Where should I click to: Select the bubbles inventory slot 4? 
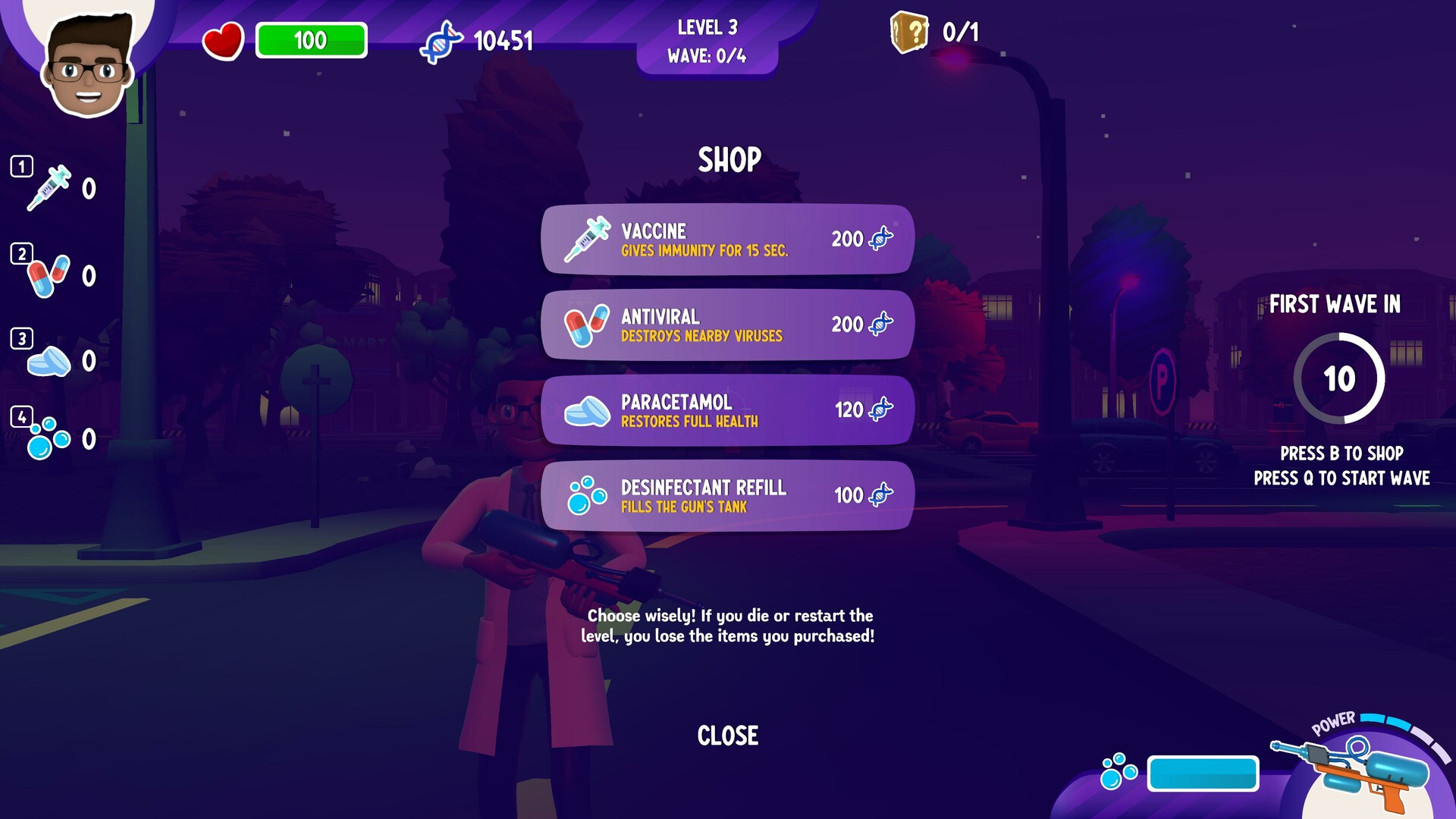53,440
